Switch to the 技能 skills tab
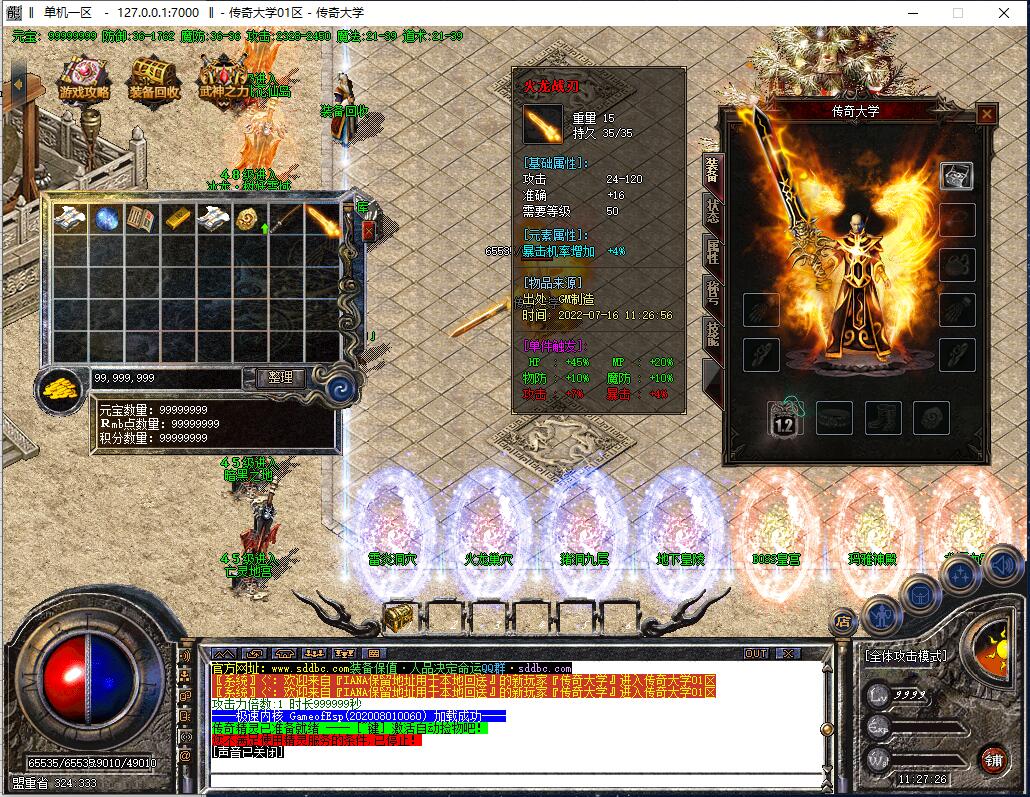Image resolution: width=1030 pixels, height=797 pixels. (712, 334)
